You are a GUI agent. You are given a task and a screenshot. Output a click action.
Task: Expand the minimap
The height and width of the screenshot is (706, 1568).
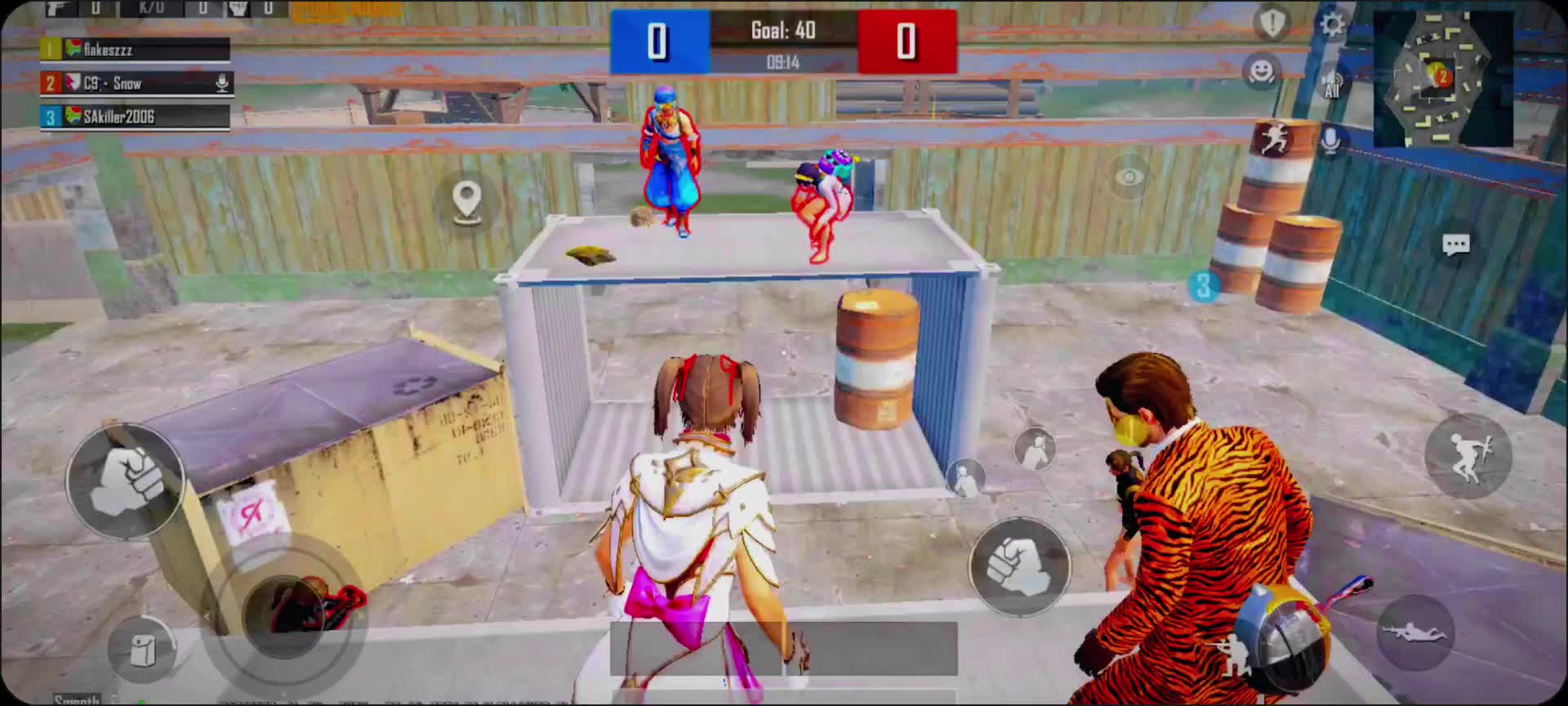pos(1442,78)
